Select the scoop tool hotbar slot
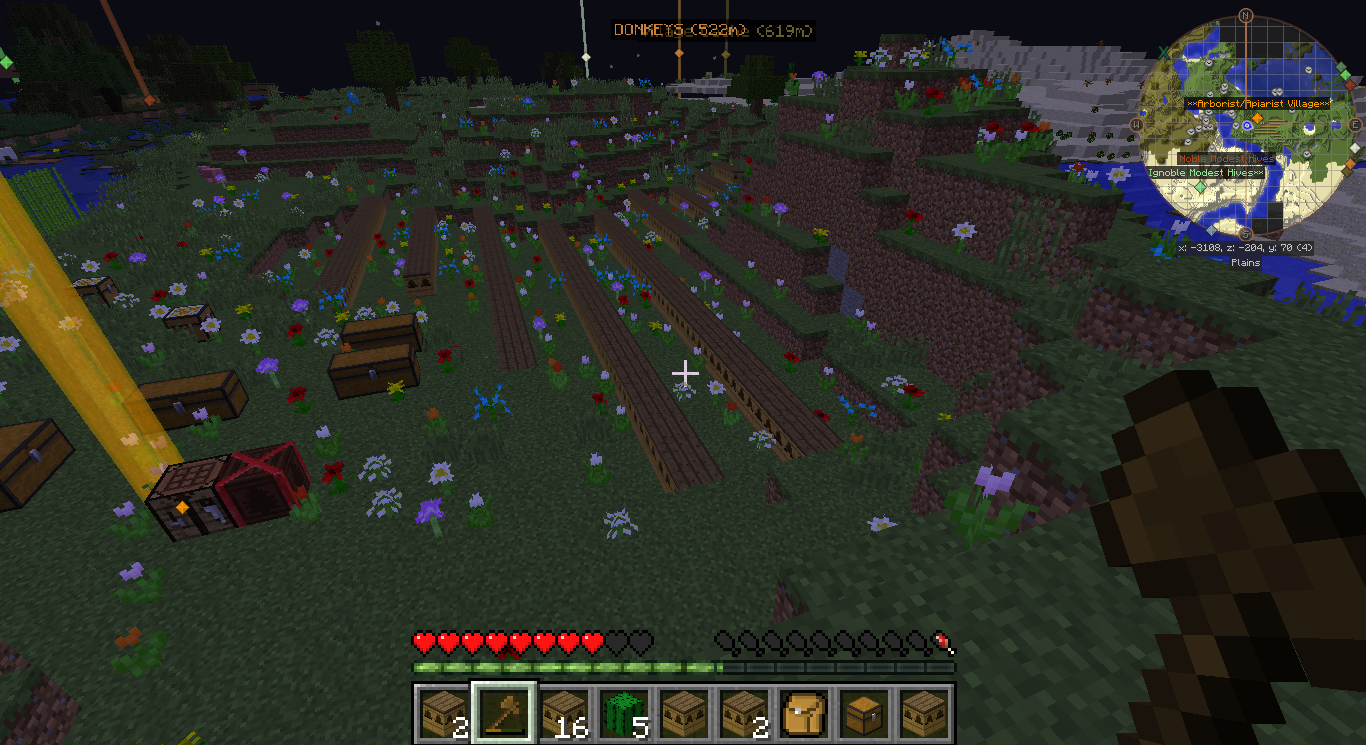Viewport: 1366px width, 745px height. tap(504, 712)
